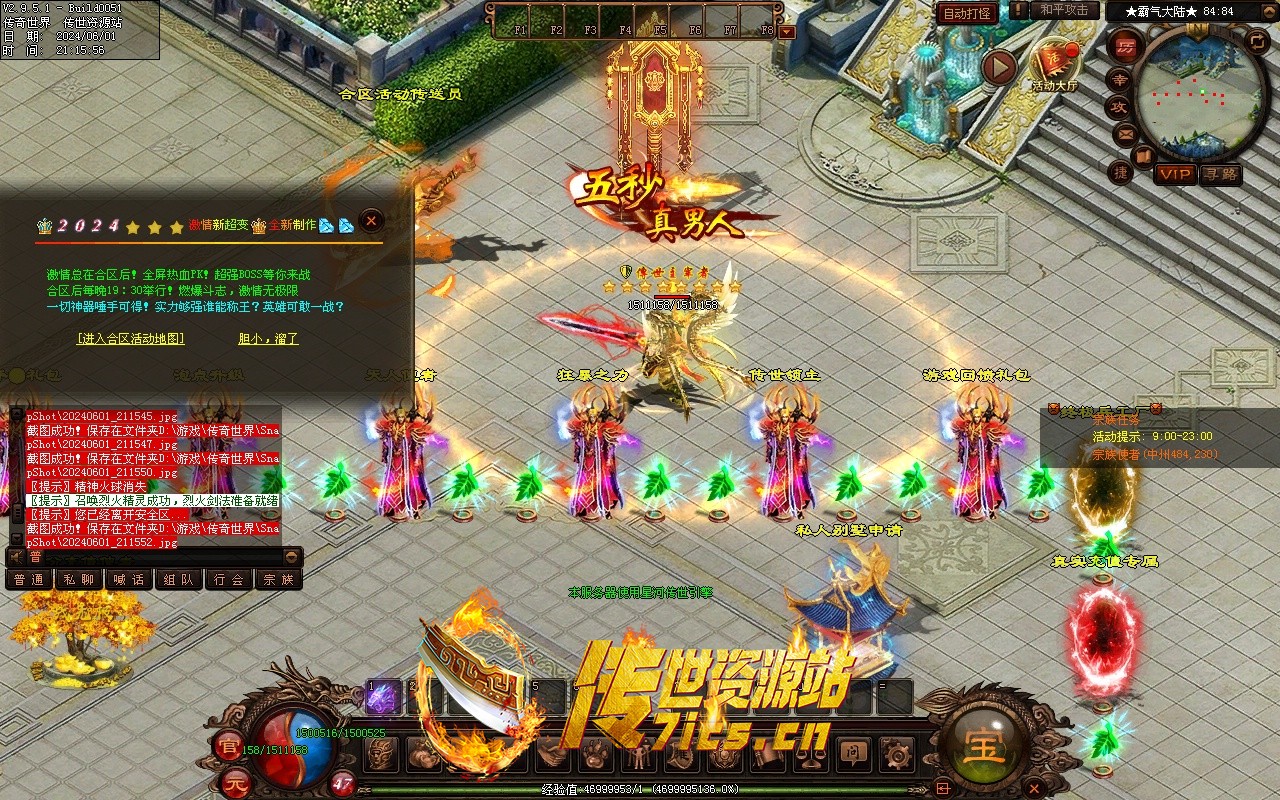Open the VIP panel
The height and width of the screenshot is (800, 1280).
[x=1175, y=174]
